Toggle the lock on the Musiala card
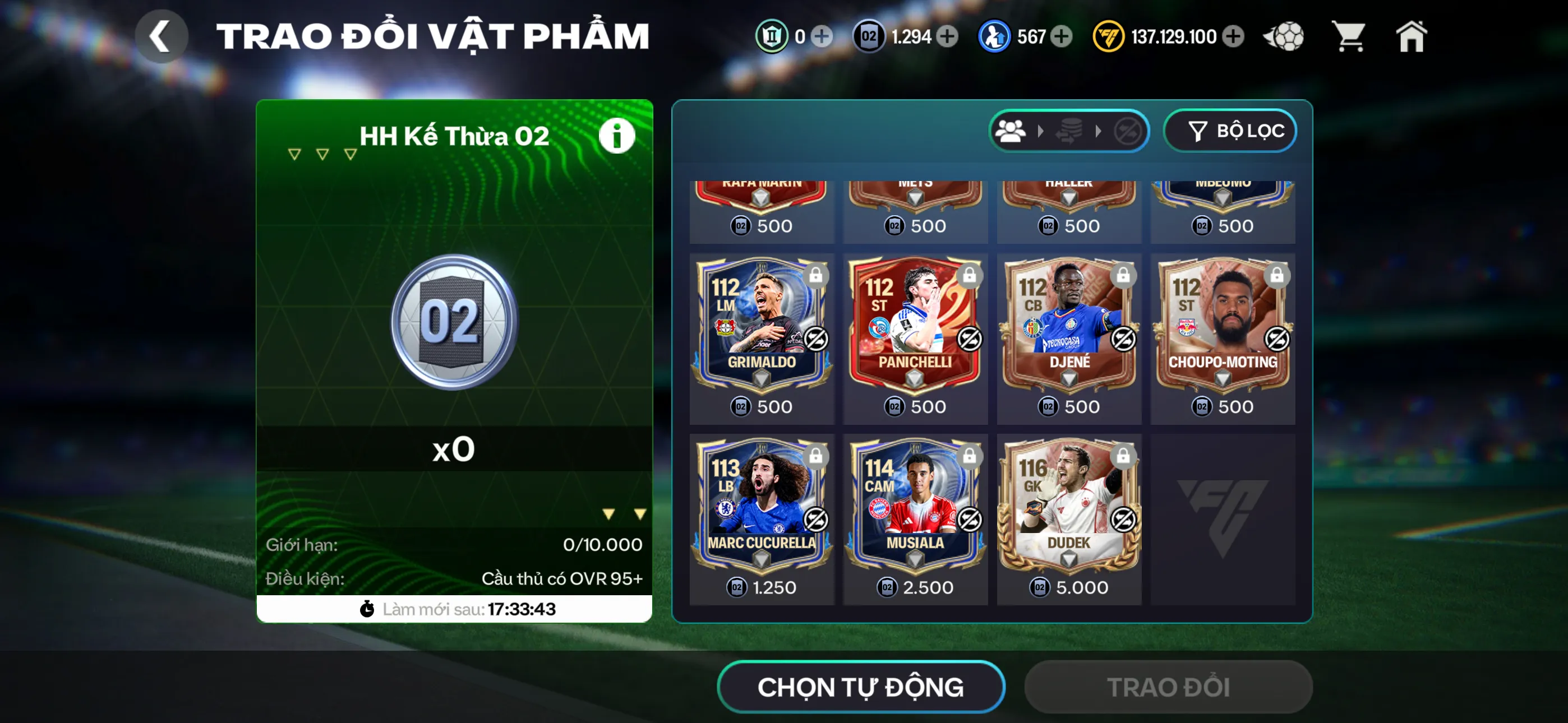Viewport: 1568px width, 723px height. pos(969,456)
